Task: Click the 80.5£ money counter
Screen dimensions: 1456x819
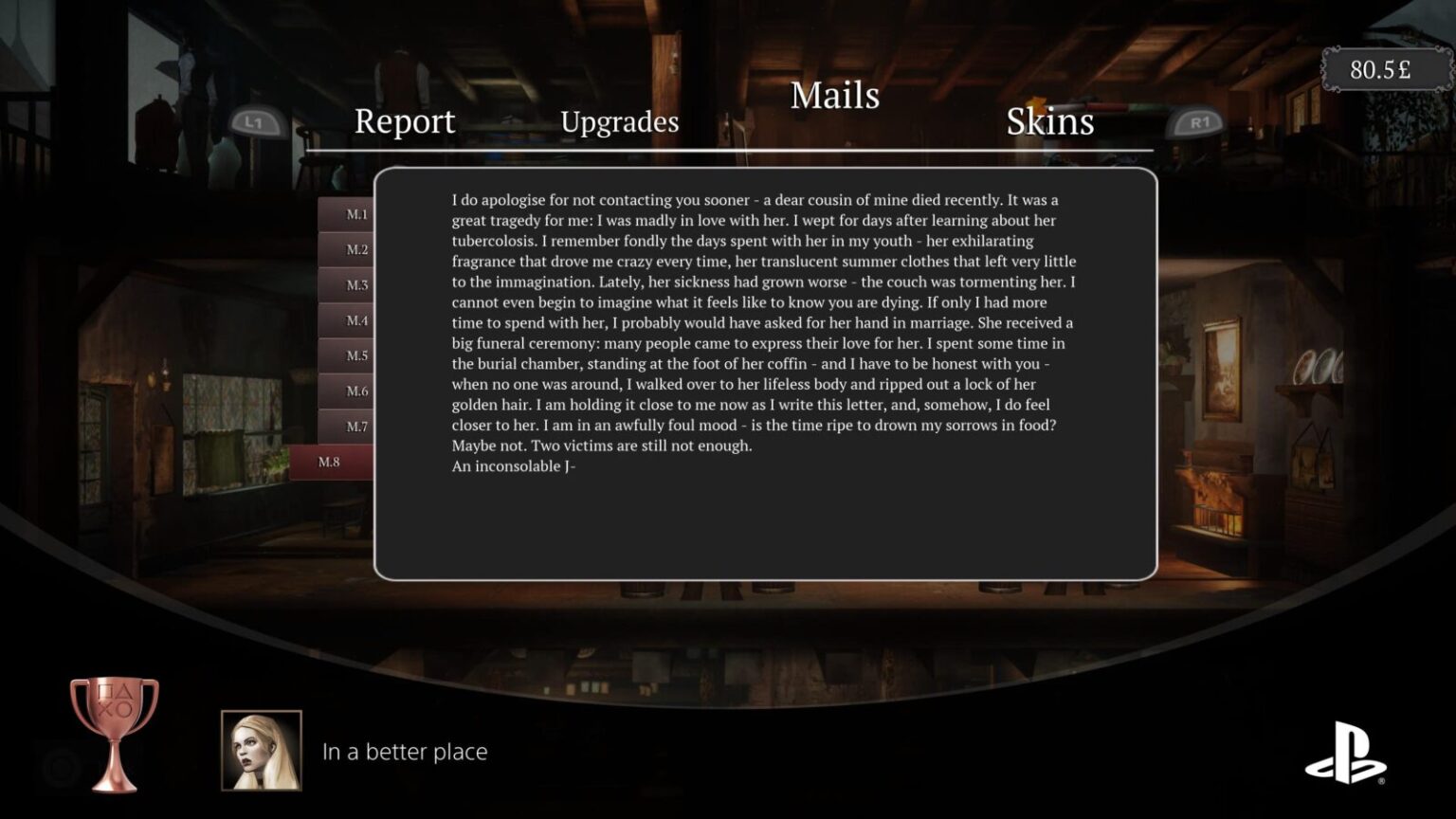Action: 1379,67
